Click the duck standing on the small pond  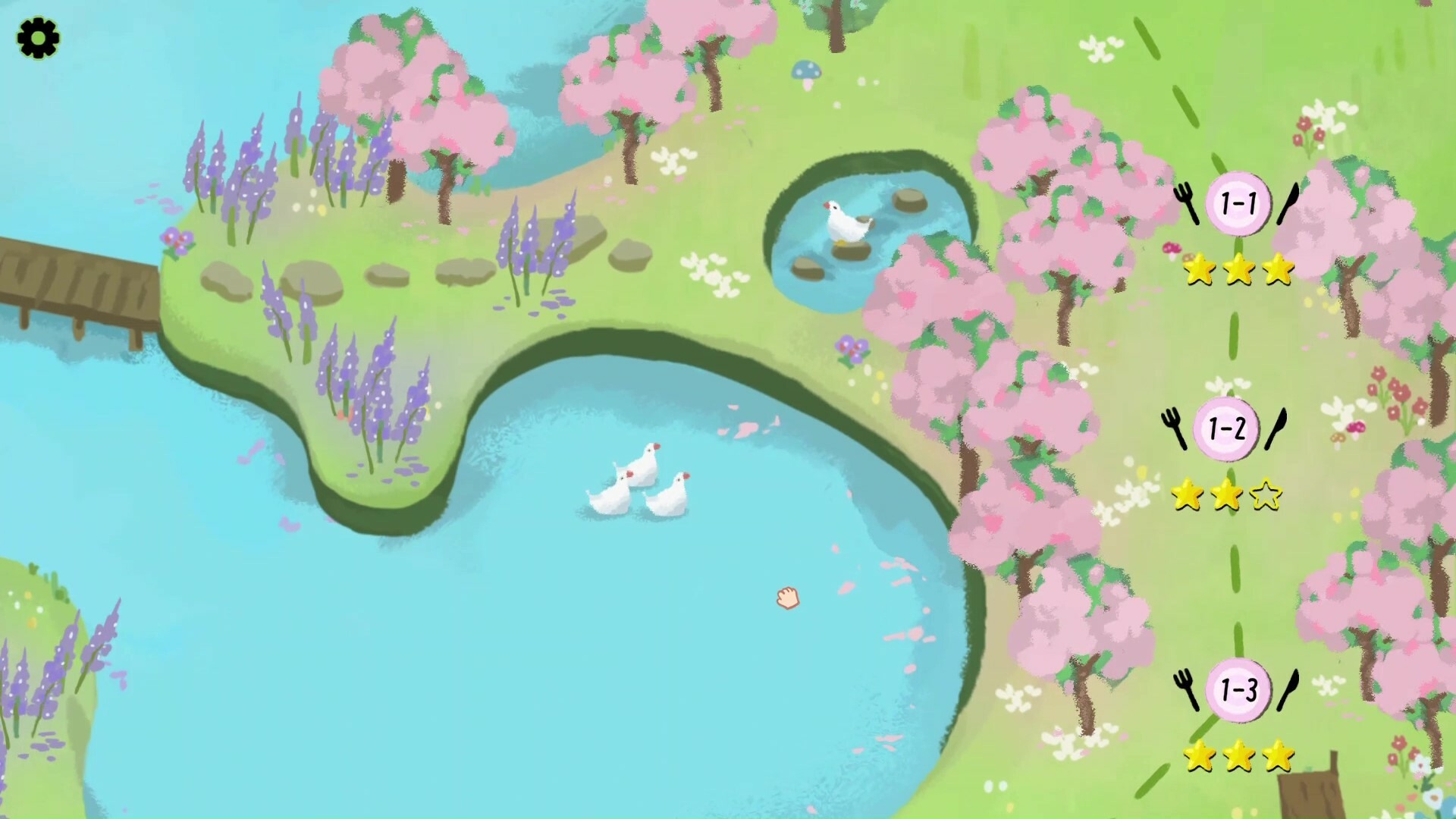847,220
